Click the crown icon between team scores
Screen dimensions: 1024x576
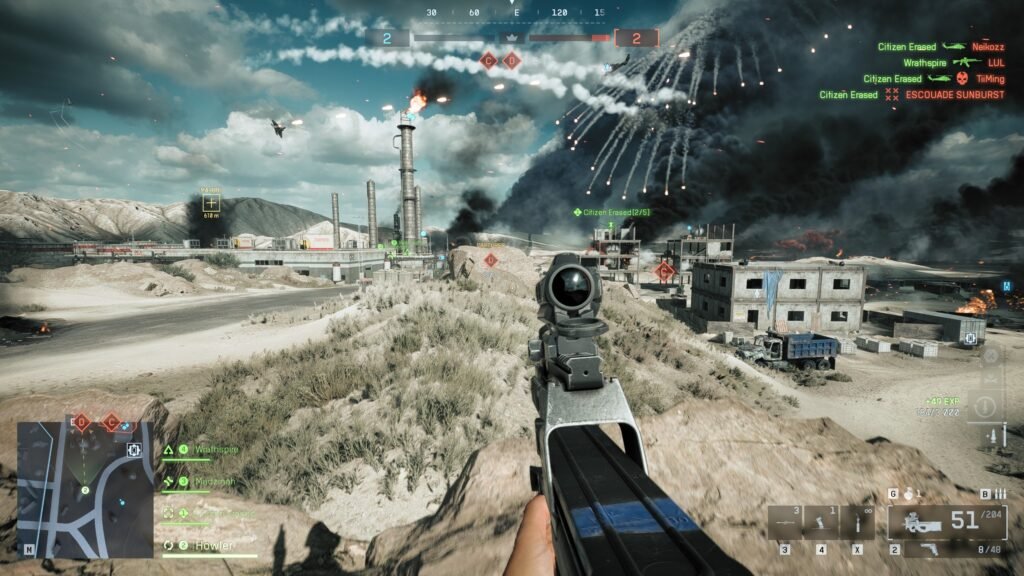pyautogui.click(x=512, y=38)
